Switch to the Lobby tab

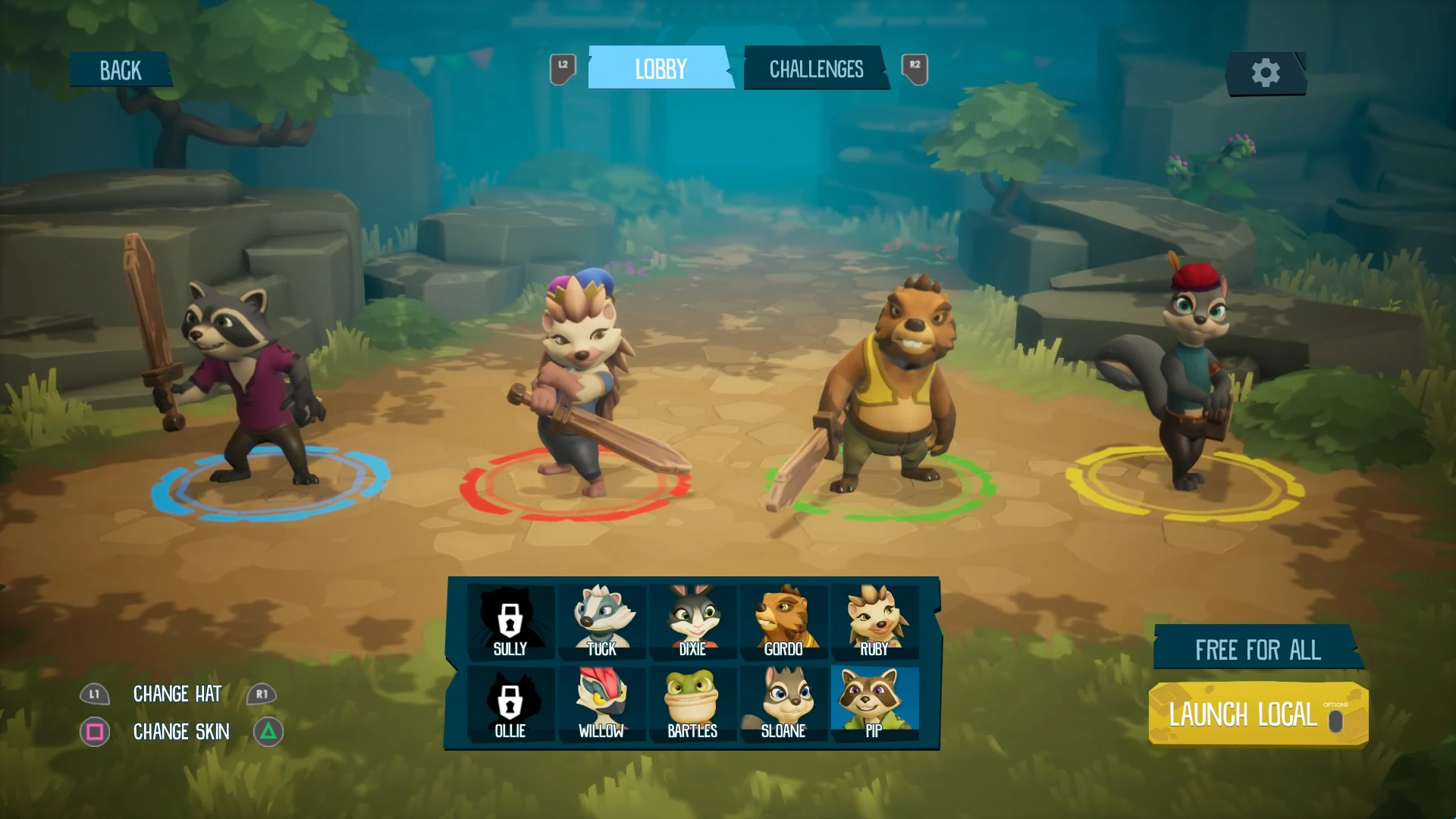pos(660,68)
